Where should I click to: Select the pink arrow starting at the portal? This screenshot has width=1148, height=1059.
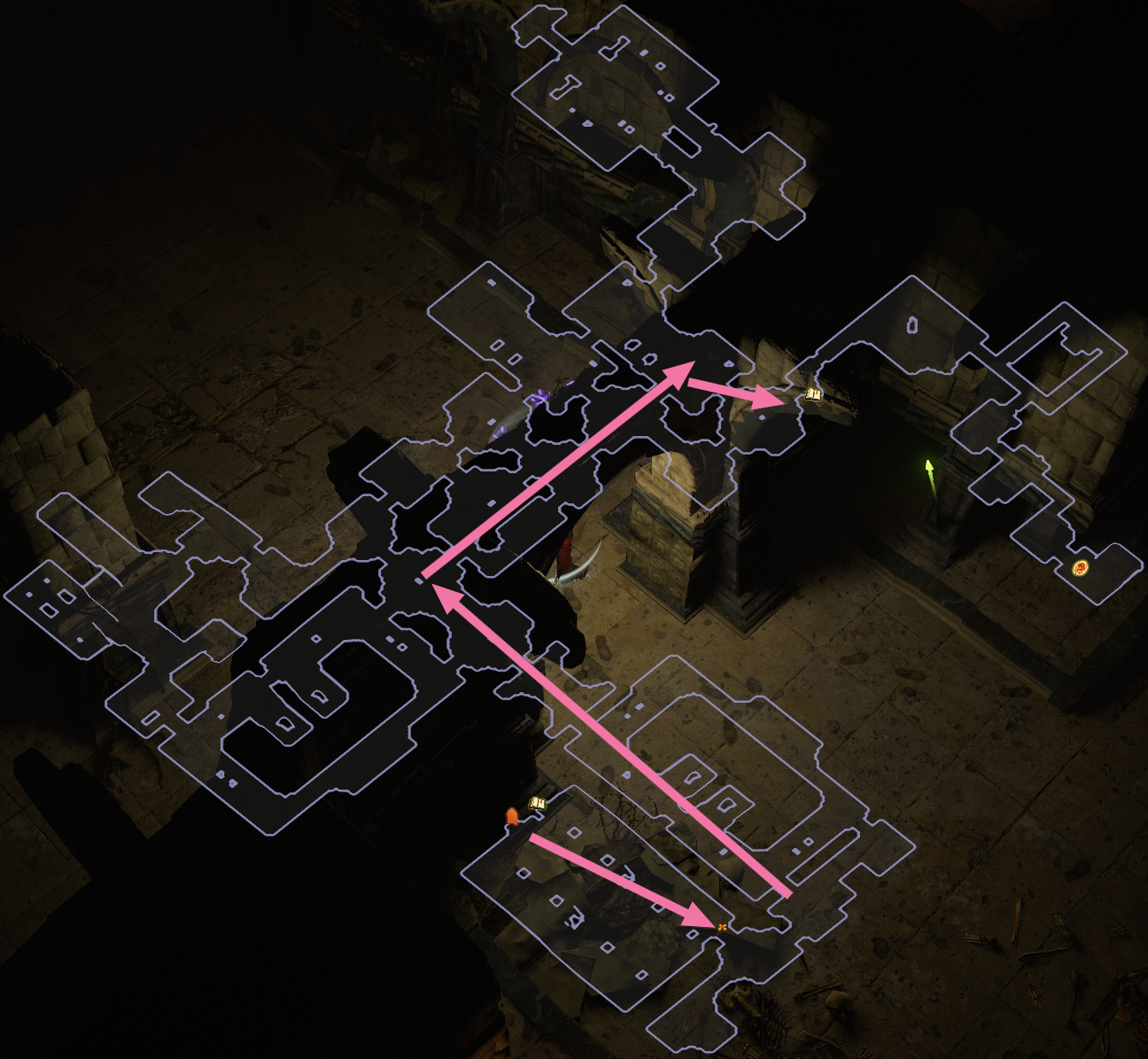point(620,882)
